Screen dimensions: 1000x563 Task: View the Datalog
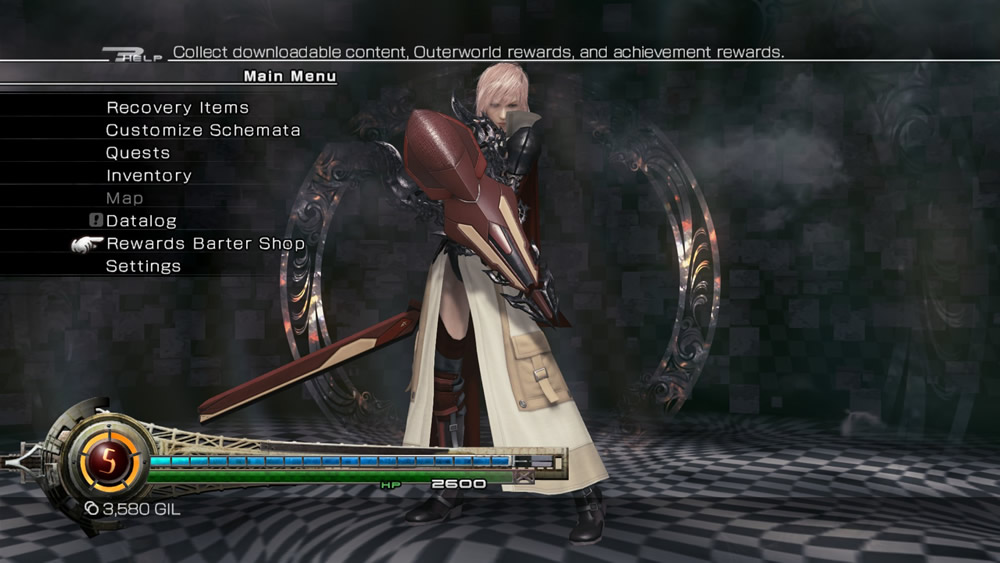coord(141,221)
